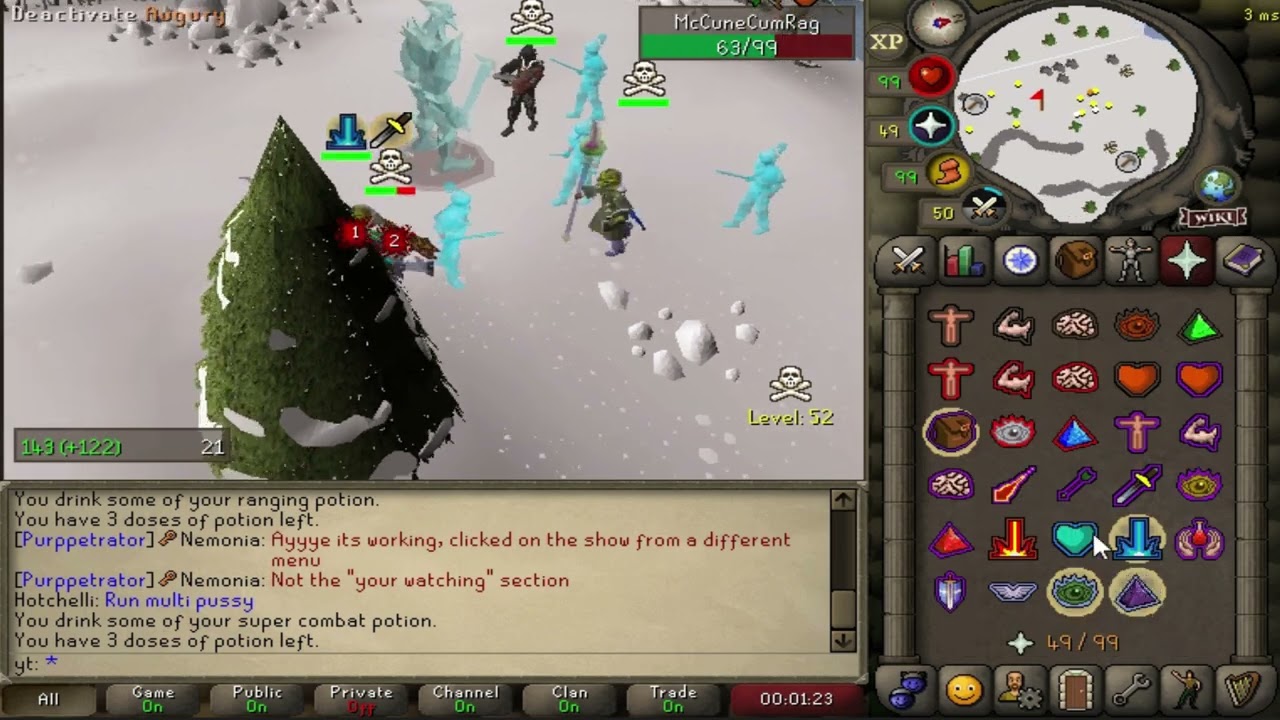Activate the Protect from Melee prayer

tap(1137, 487)
